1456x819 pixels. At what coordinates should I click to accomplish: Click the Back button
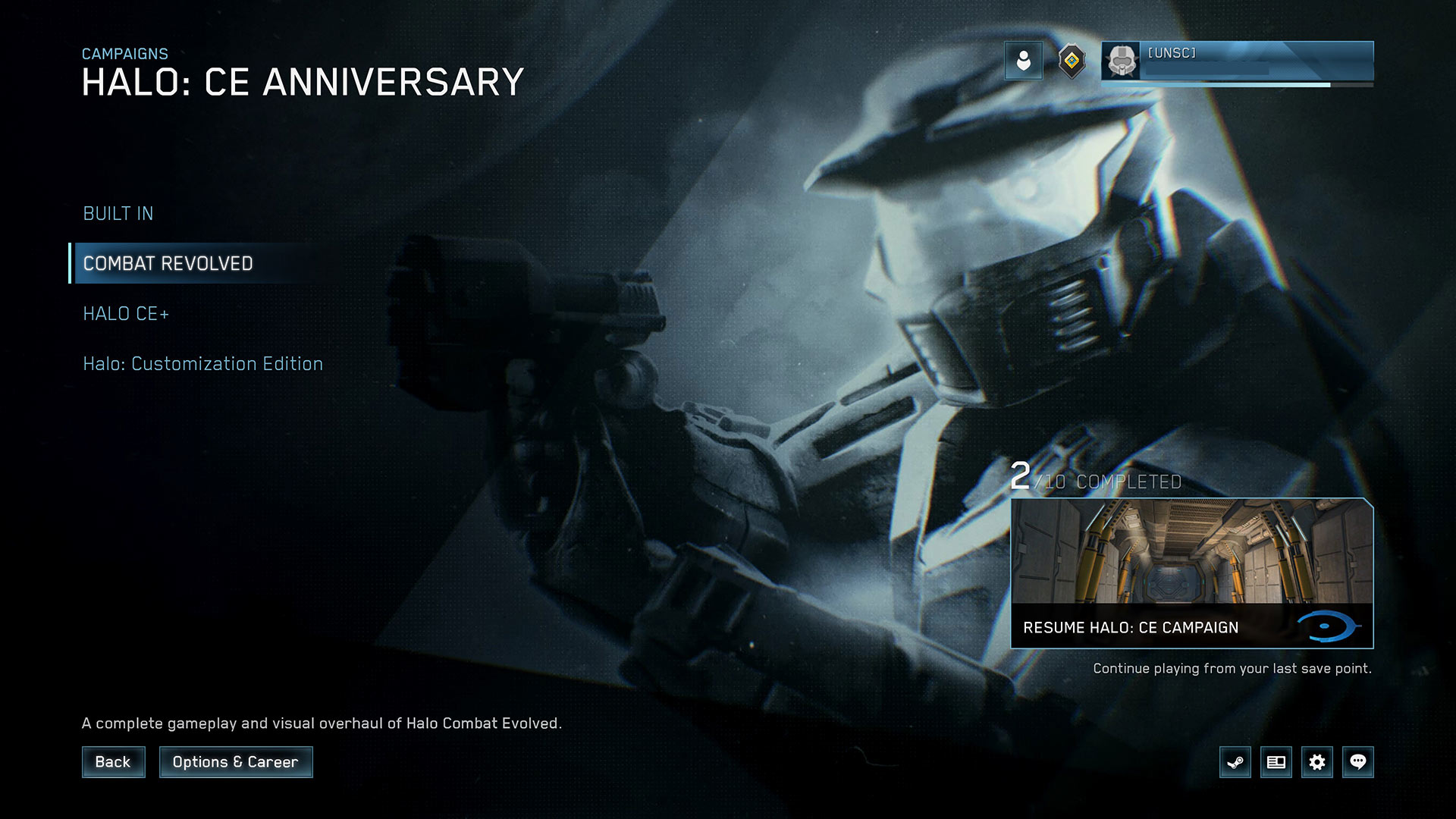(x=113, y=762)
